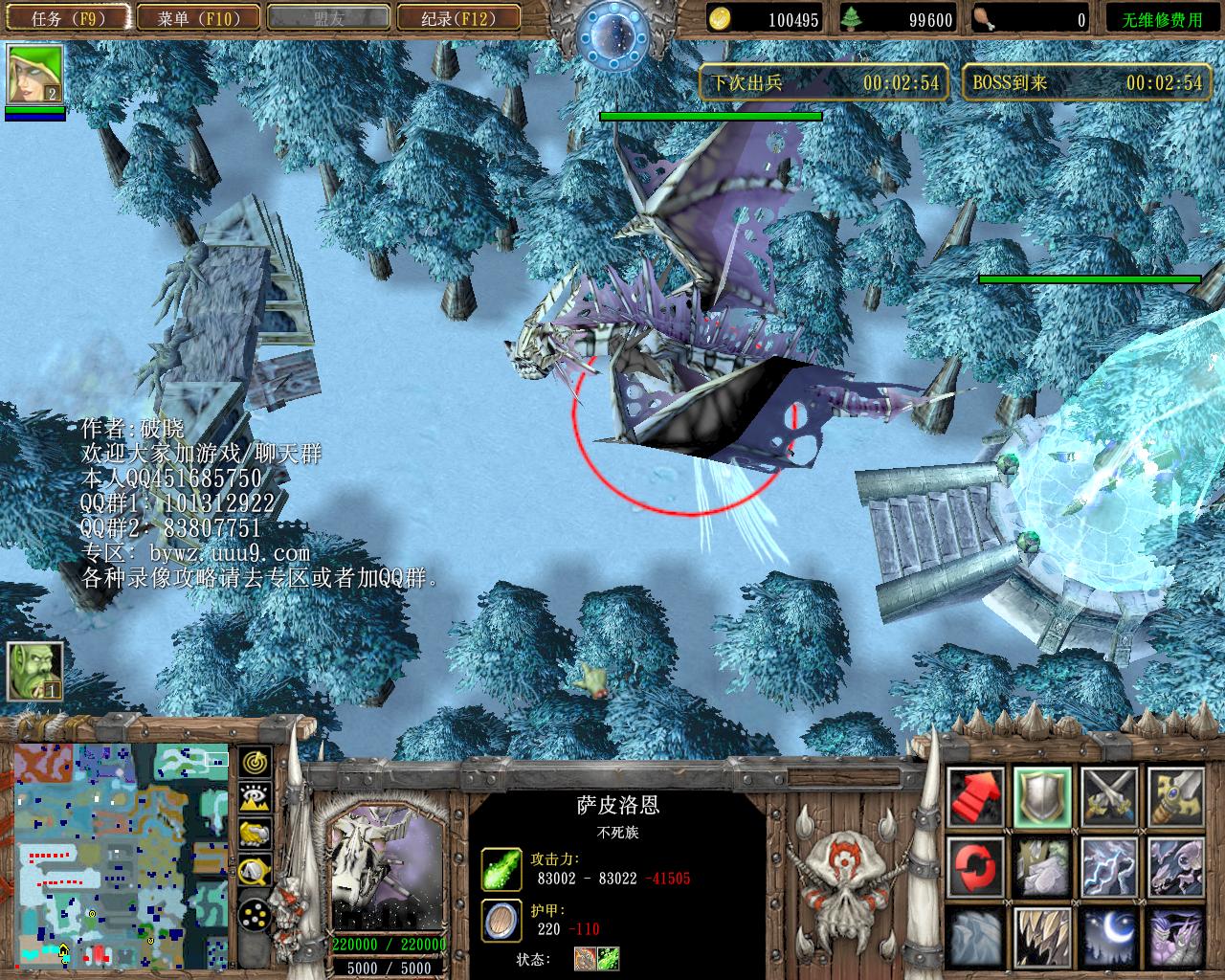Toggle minimap terrain display eye button

(x=256, y=797)
